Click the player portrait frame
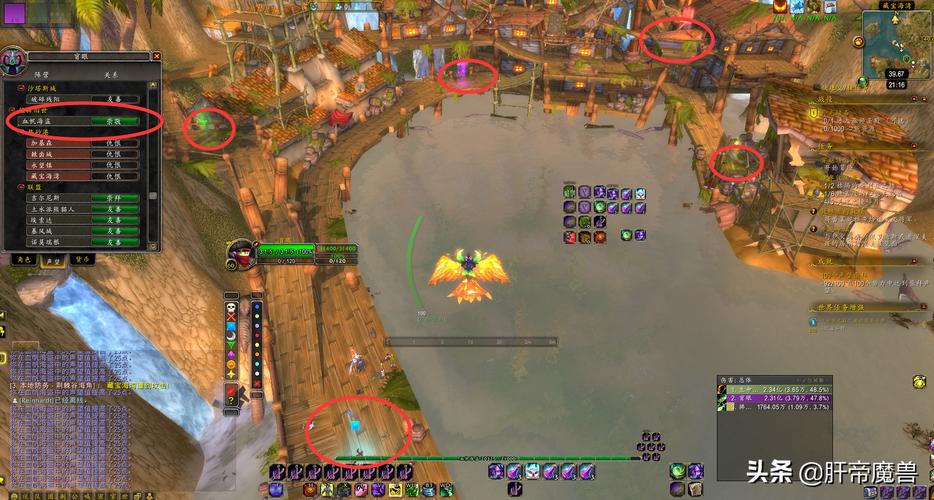The width and height of the screenshot is (934, 500). point(240,253)
